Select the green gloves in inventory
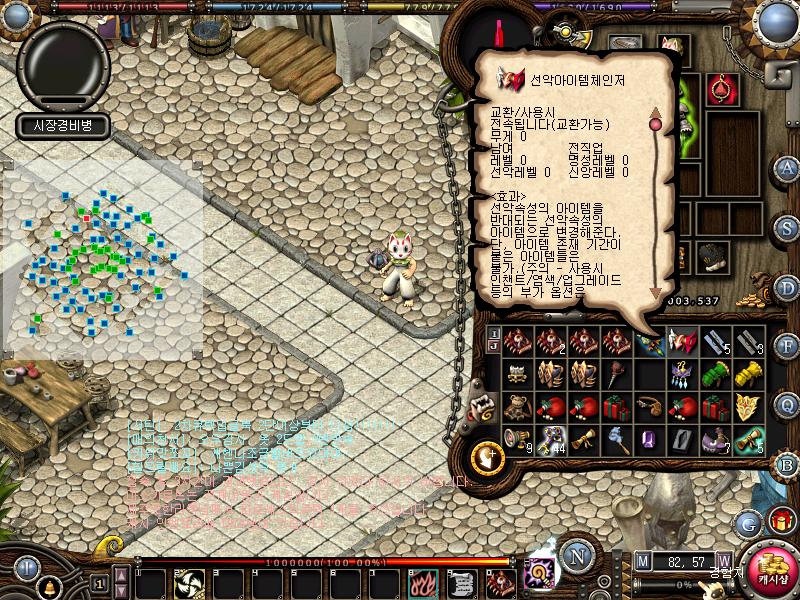The height and width of the screenshot is (600, 800). point(715,373)
